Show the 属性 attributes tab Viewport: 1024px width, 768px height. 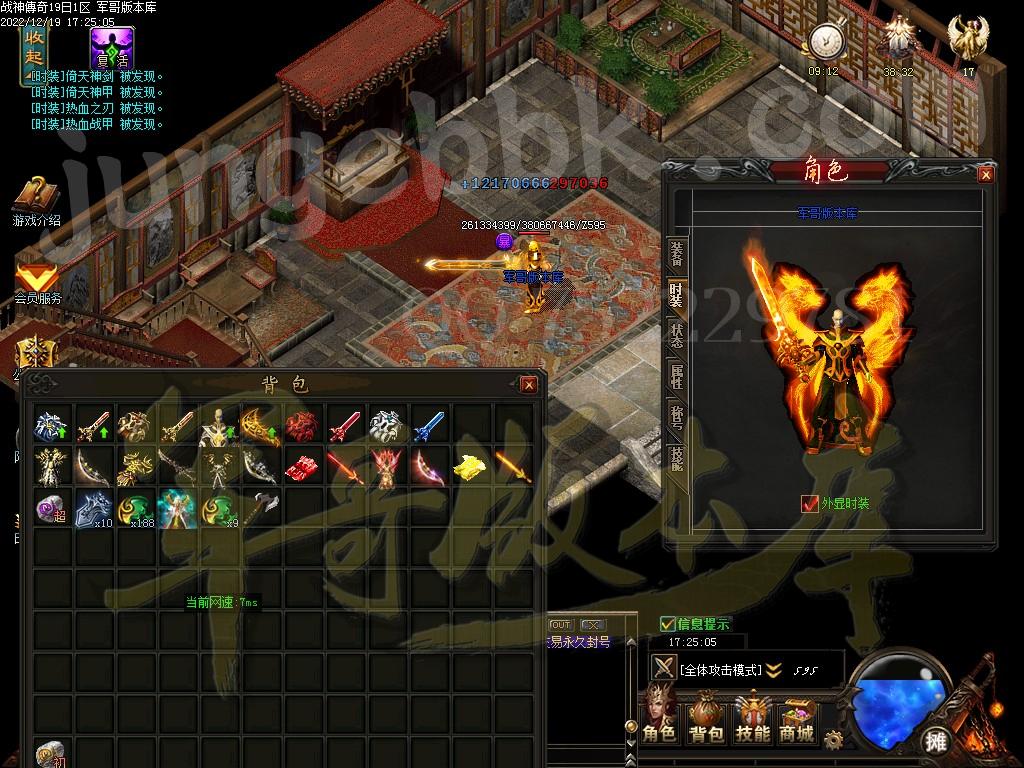(x=677, y=376)
